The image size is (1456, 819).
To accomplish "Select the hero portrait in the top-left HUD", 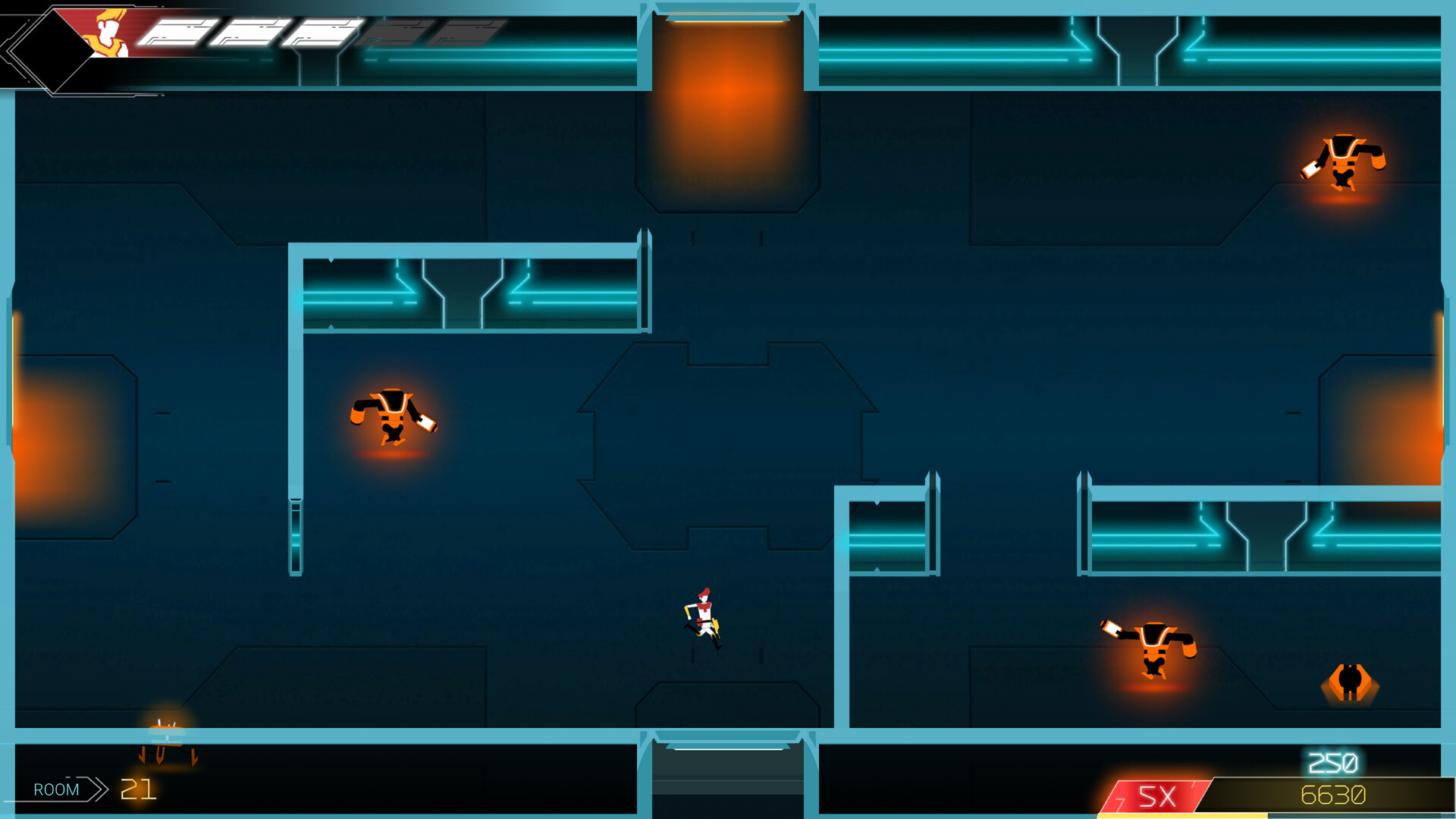I will (x=108, y=33).
